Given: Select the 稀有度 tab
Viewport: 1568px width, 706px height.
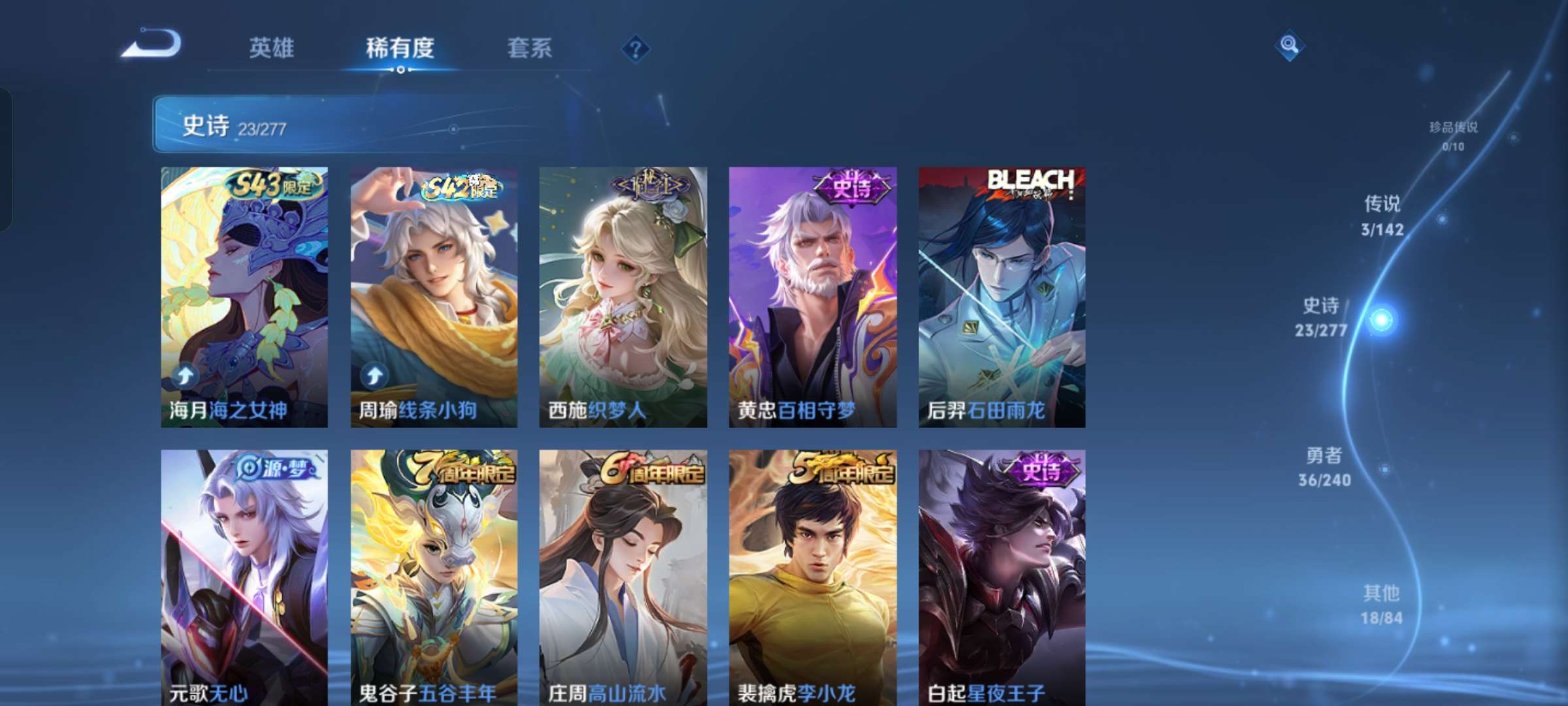Looking at the screenshot, I should (400, 48).
